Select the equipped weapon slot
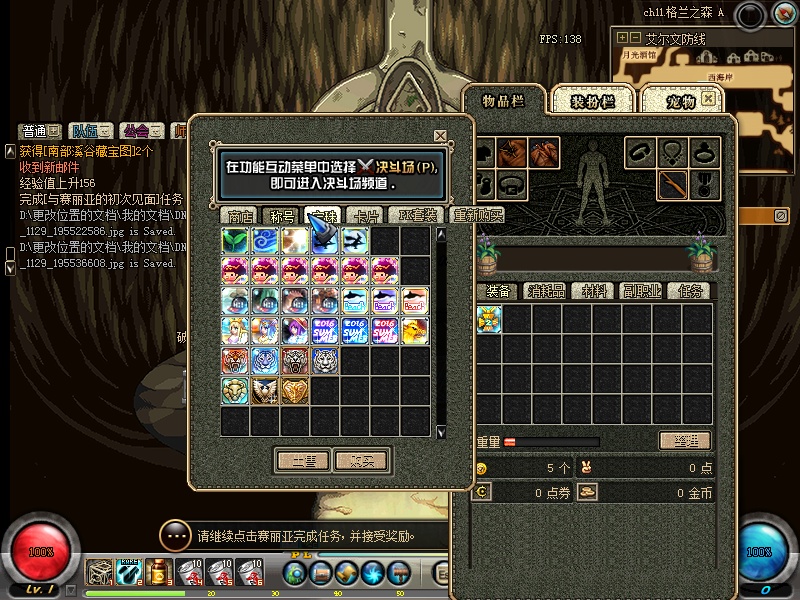The image size is (800, 600). click(674, 184)
